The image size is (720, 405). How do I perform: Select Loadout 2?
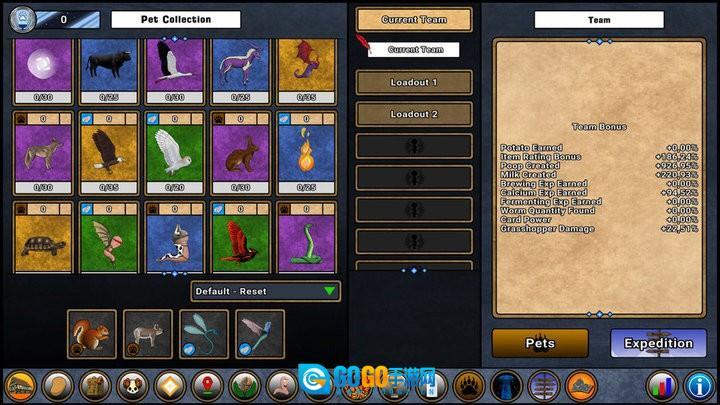pyautogui.click(x=414, y=114)
